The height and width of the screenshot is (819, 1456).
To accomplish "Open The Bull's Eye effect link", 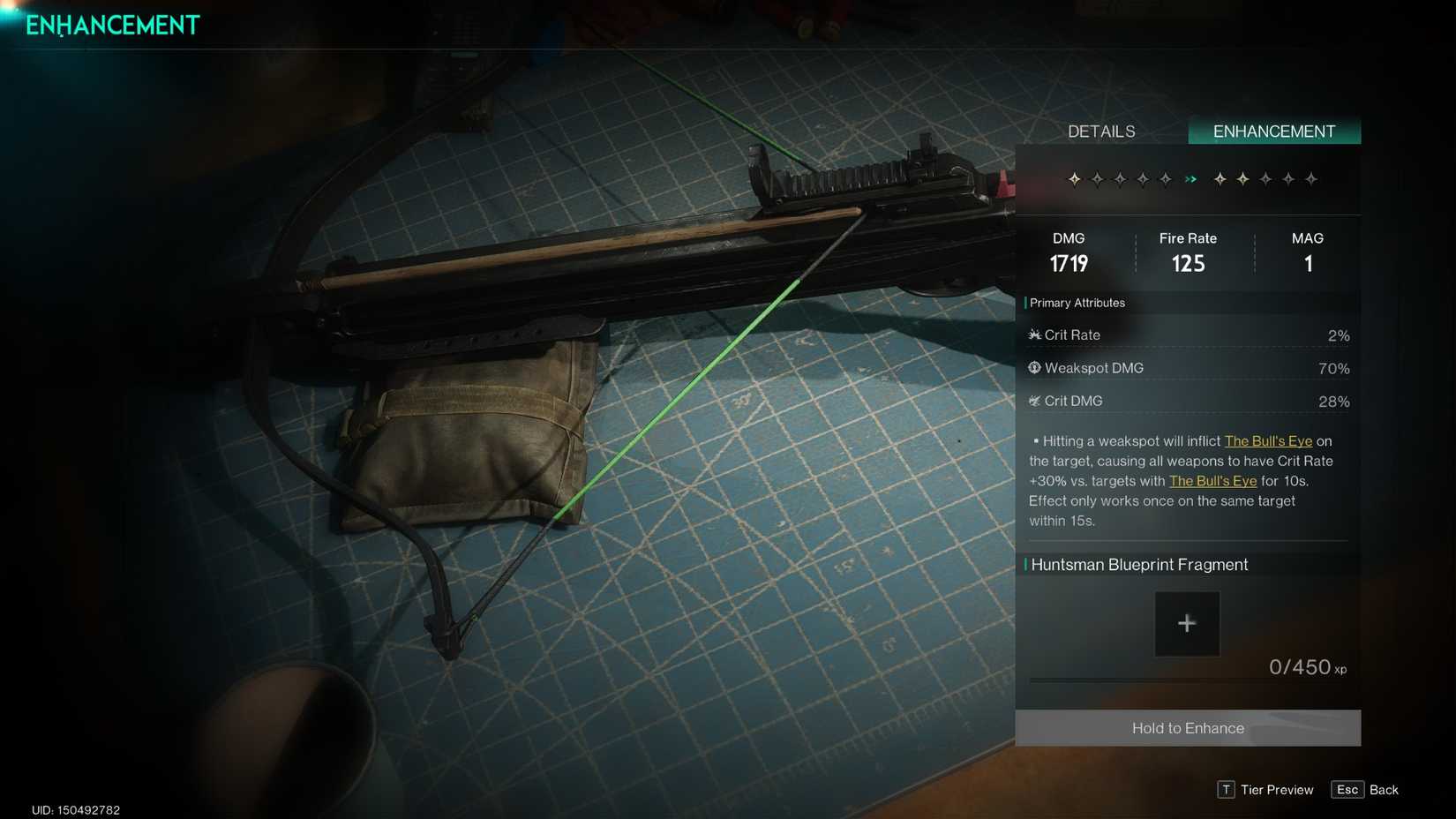I will click(x=1270, y=440).
